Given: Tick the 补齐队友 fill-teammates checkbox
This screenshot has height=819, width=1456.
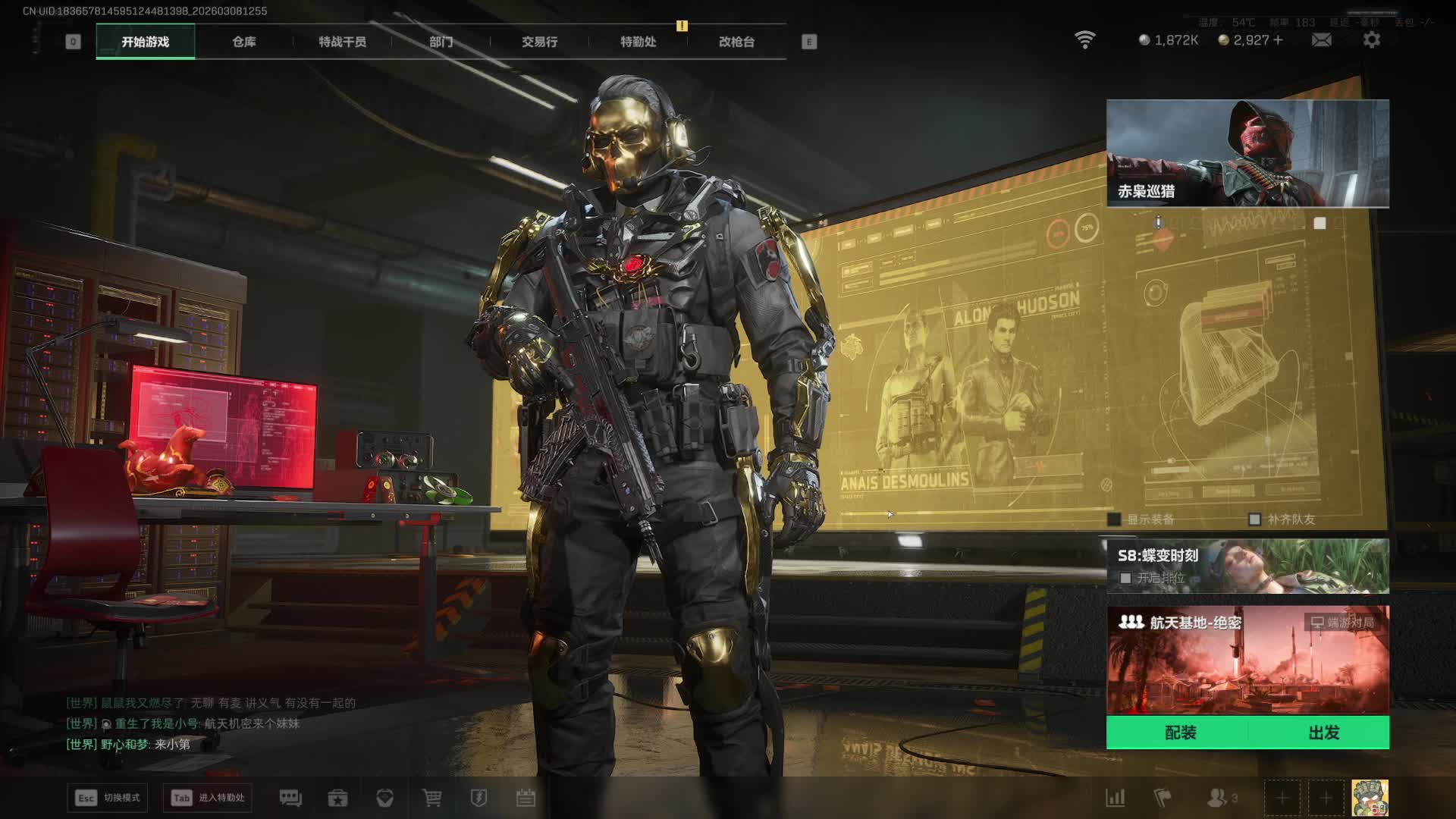Looking at the screenshot, I should [x=1254, y=519].
